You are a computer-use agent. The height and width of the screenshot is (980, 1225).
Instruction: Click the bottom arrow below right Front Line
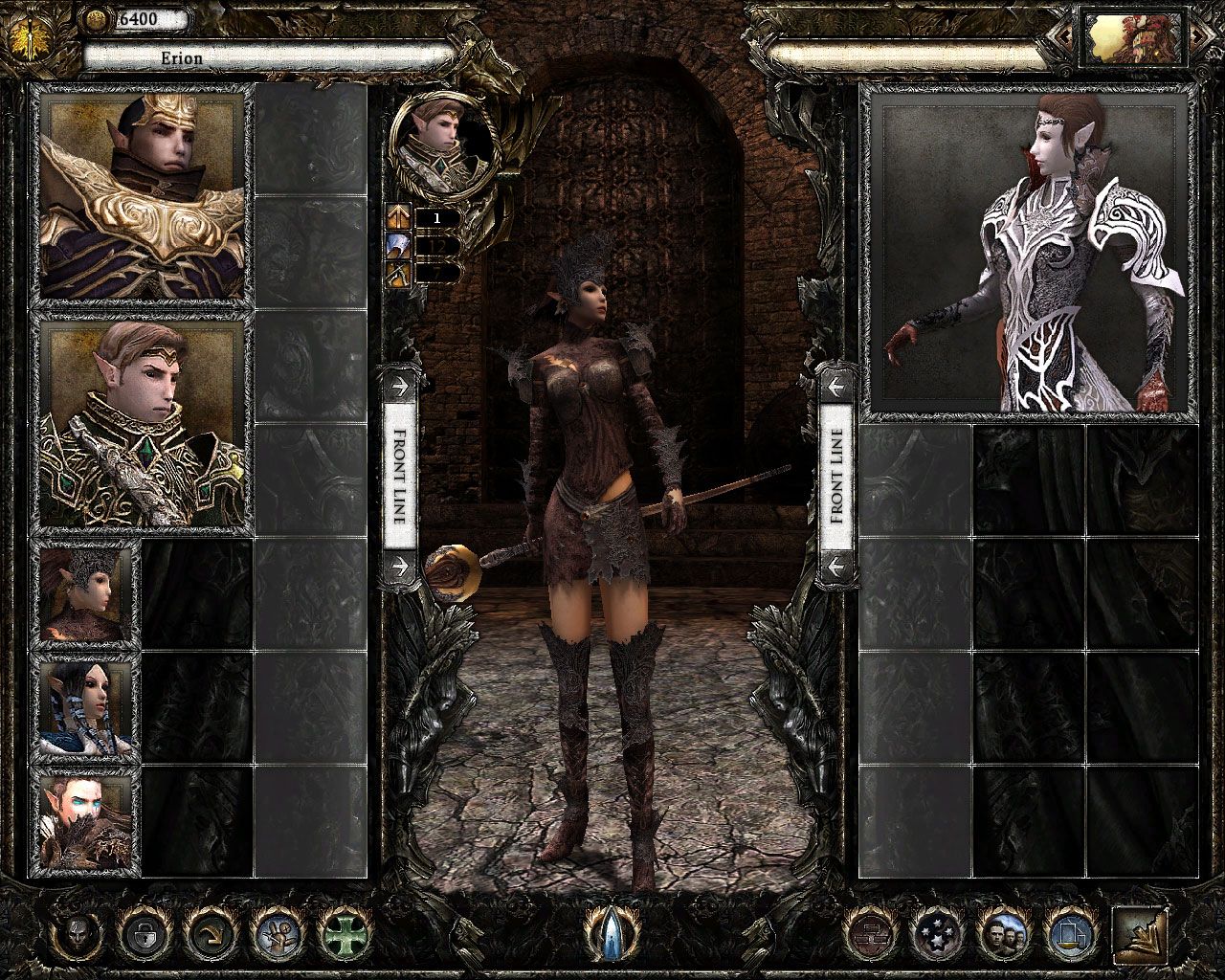pos(836,568)
